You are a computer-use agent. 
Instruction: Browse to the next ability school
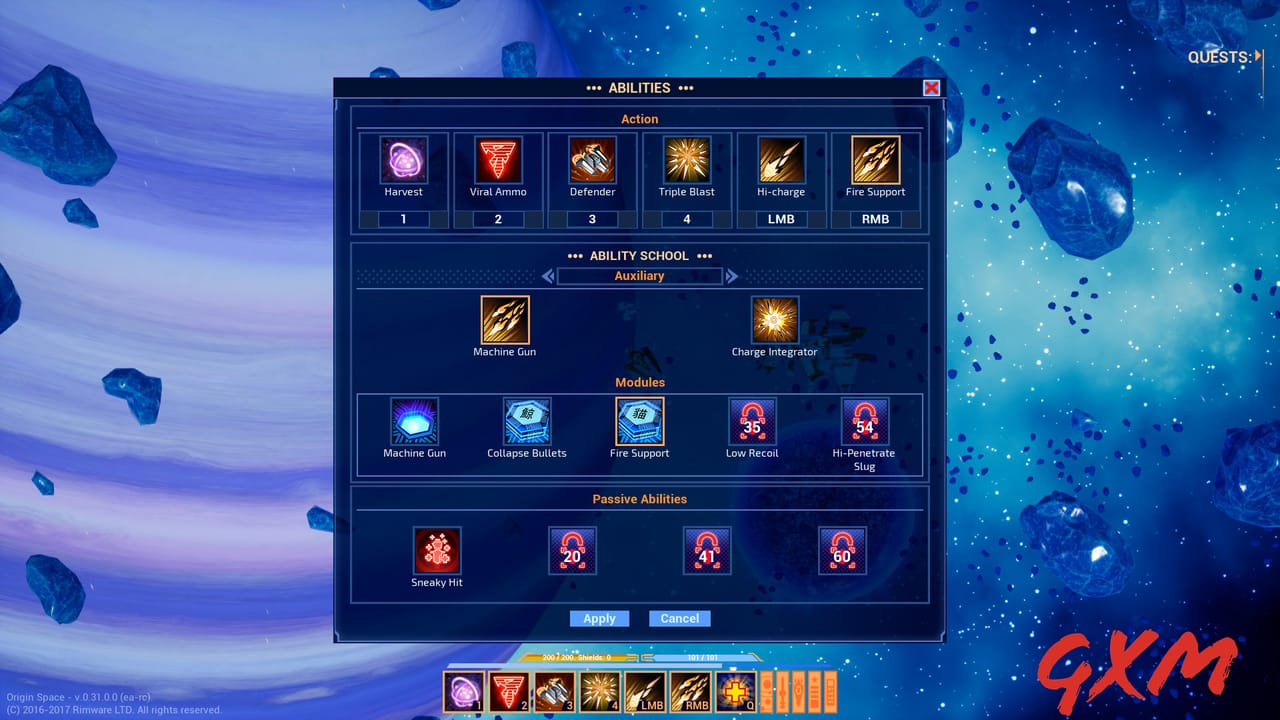point(731,276)
